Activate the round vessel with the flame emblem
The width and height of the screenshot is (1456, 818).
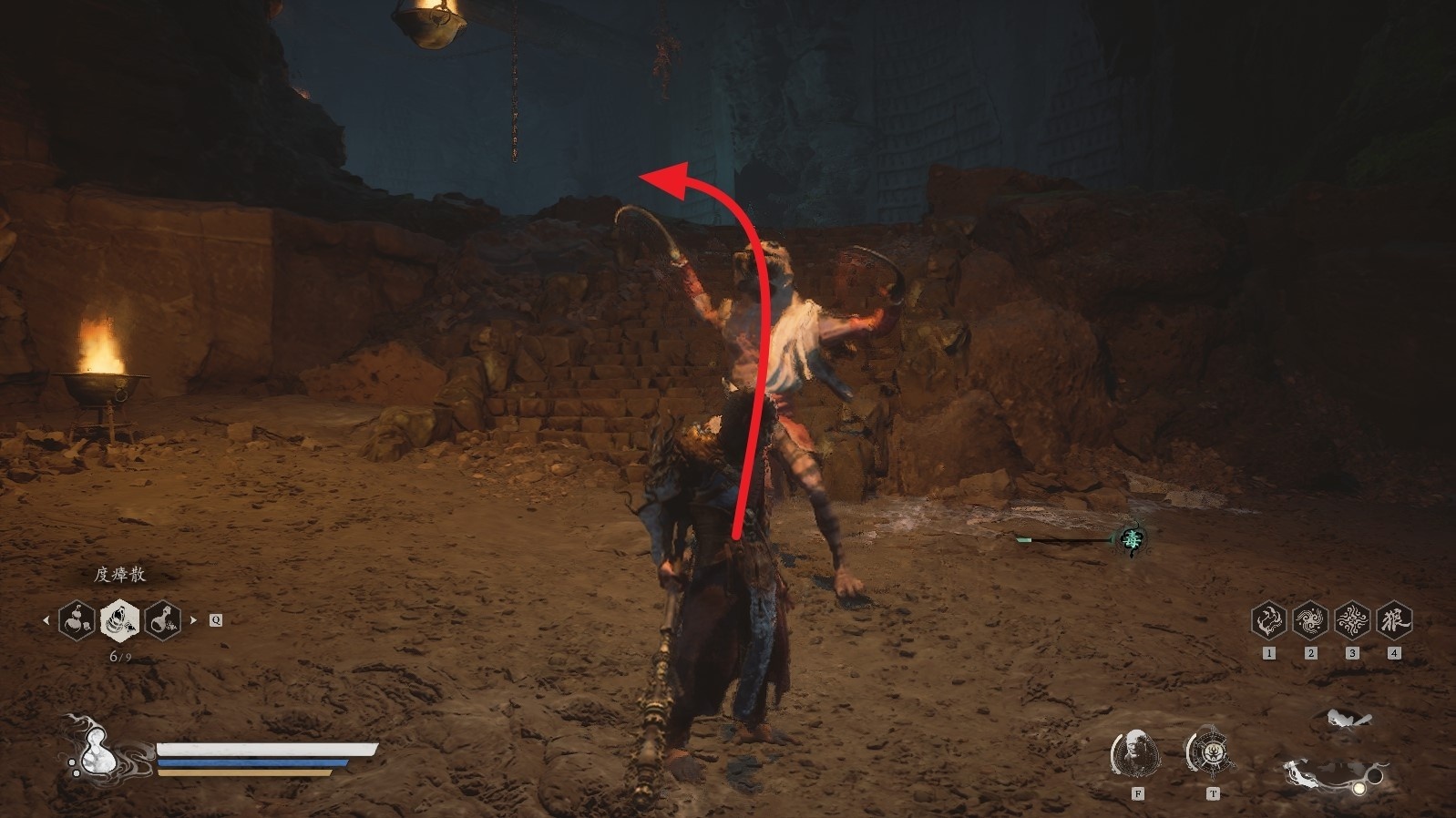[x=1212, y=752]
